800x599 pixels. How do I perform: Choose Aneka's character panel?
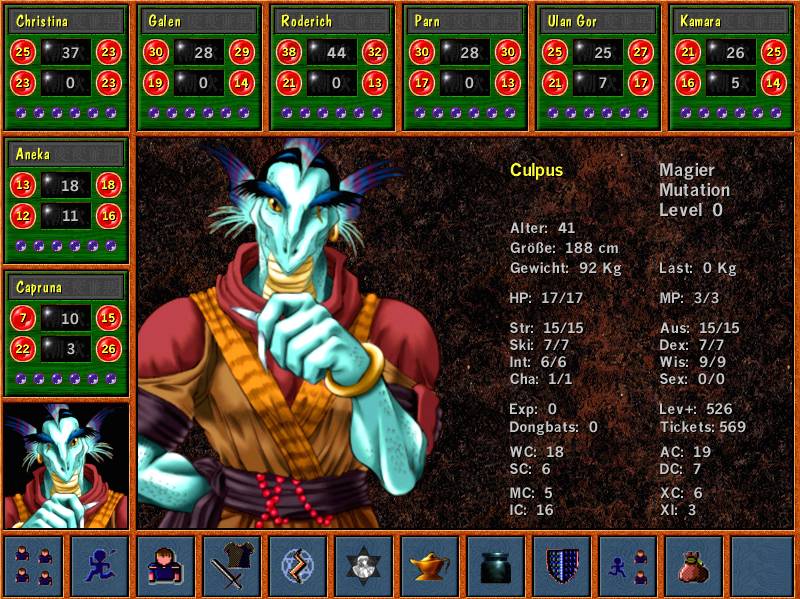coord(67,200)
